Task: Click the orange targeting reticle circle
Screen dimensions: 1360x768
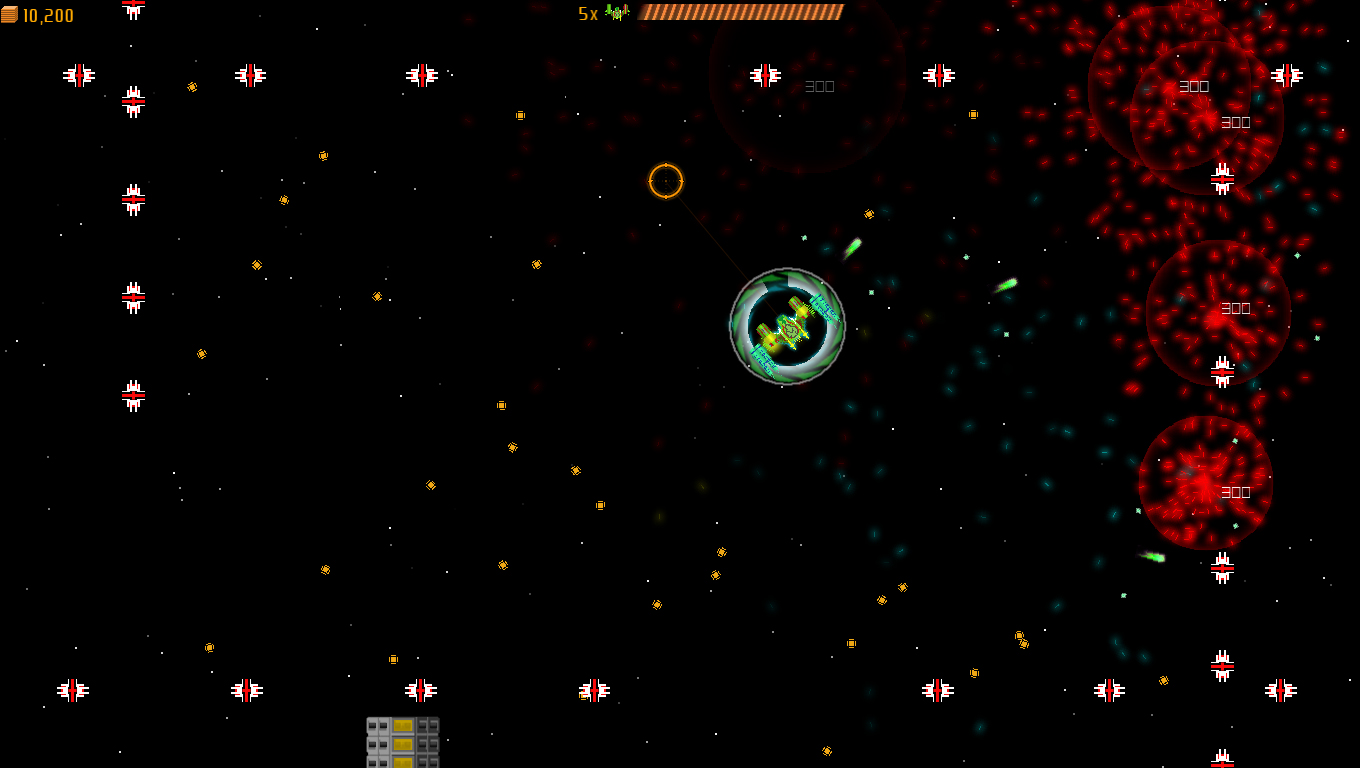Action: pyautogui.click(x=665, y=181)
